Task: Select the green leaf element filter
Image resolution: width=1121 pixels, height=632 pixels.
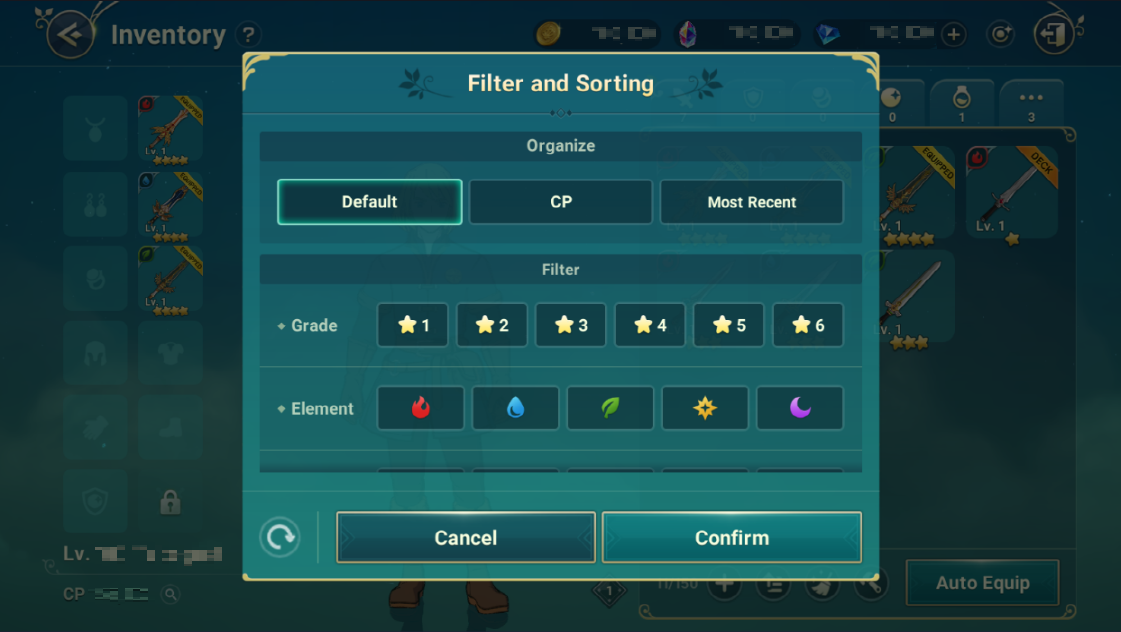Action: (610, 408)
